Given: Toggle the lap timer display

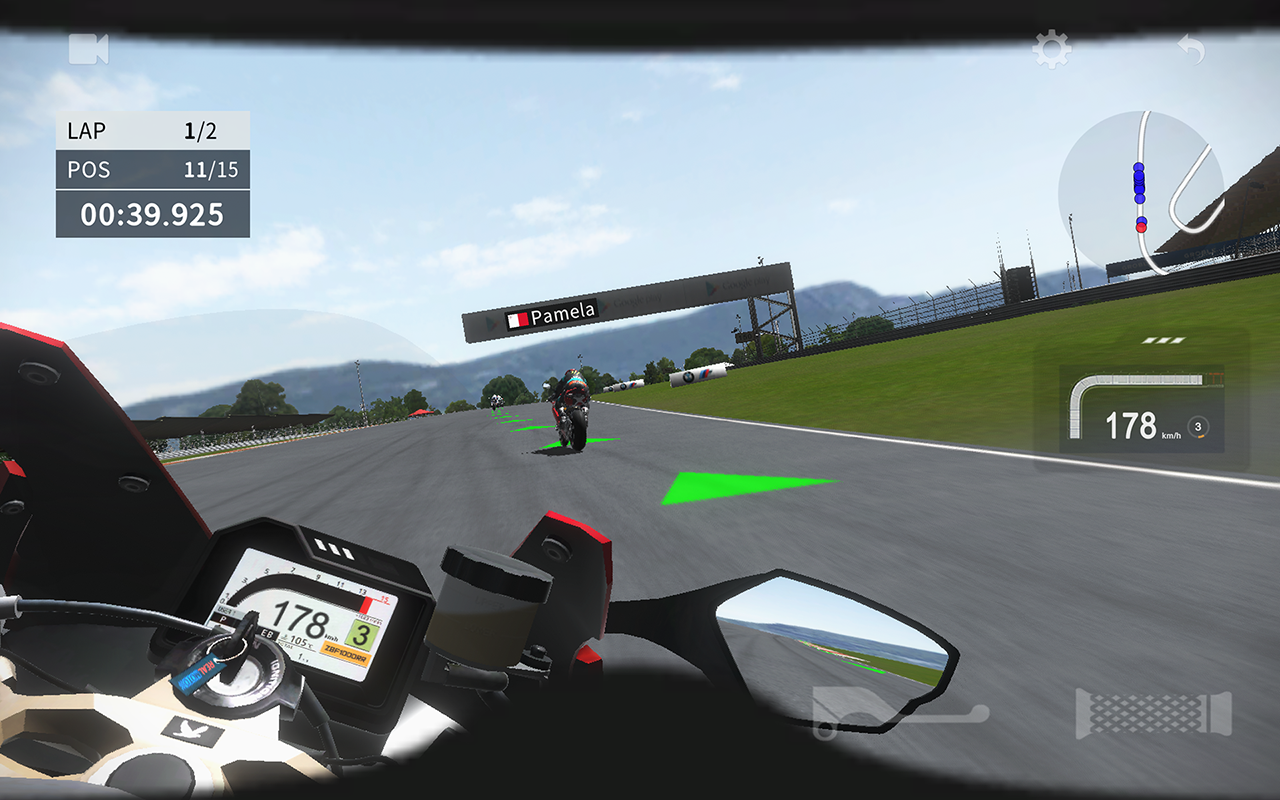Looking at the screenshot, I should click(150, 211).
